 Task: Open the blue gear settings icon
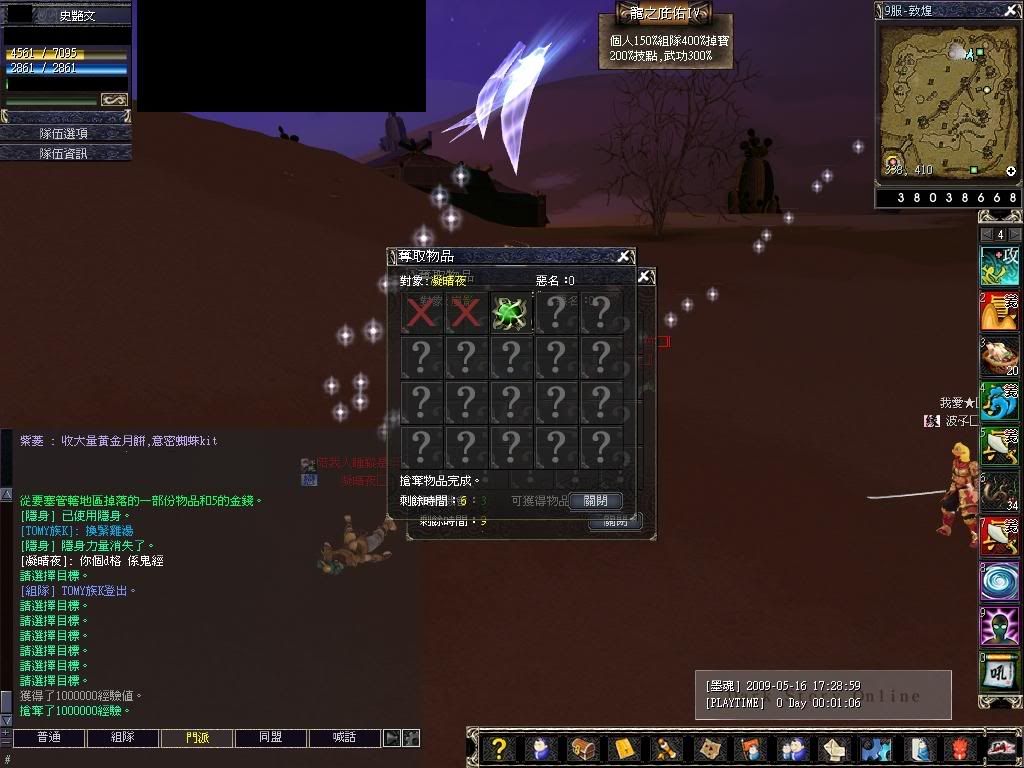(x=877, y=749)
